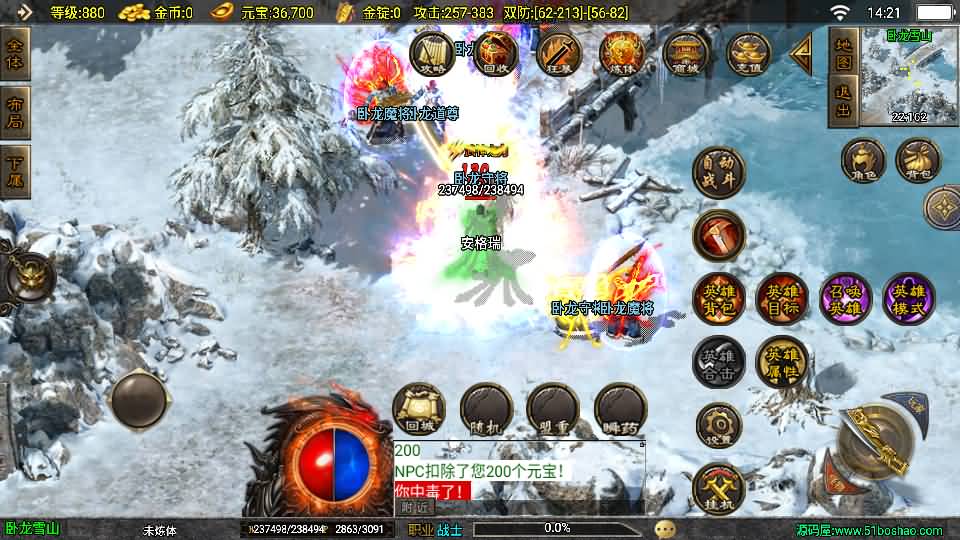Screen dimensions: 960x540
Task: Open 英雄属性 hero attributes
Action: click(x=781, y=361)
